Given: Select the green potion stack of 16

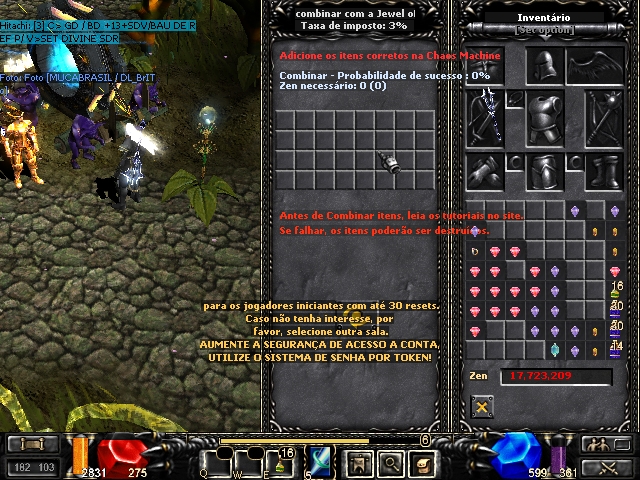Looking at the screenshot, I should coord(615,291).
